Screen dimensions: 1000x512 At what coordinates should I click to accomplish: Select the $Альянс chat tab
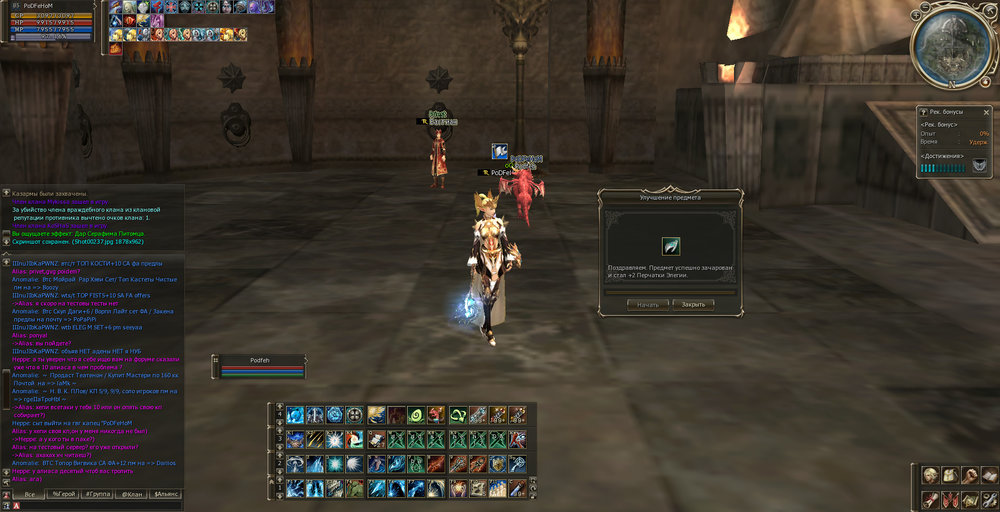coord(166,494)
